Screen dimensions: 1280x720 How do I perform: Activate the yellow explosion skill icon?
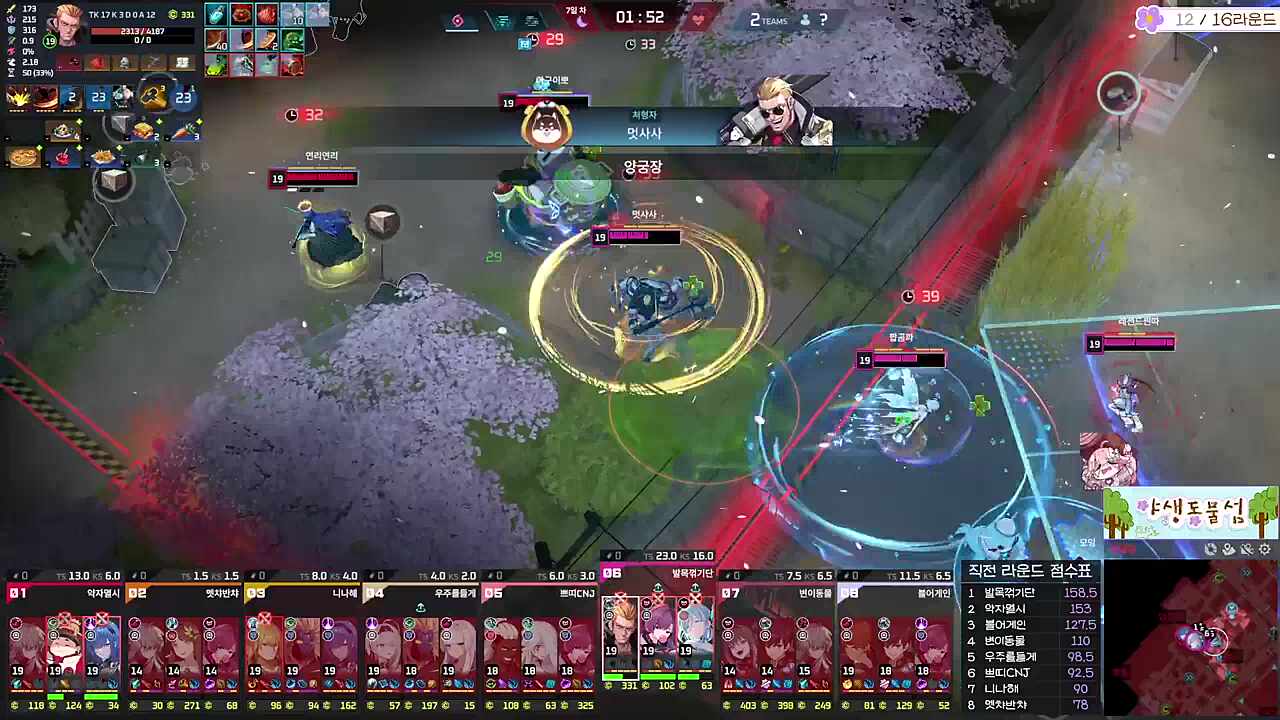pyautogui.click(x=18, y=97)
